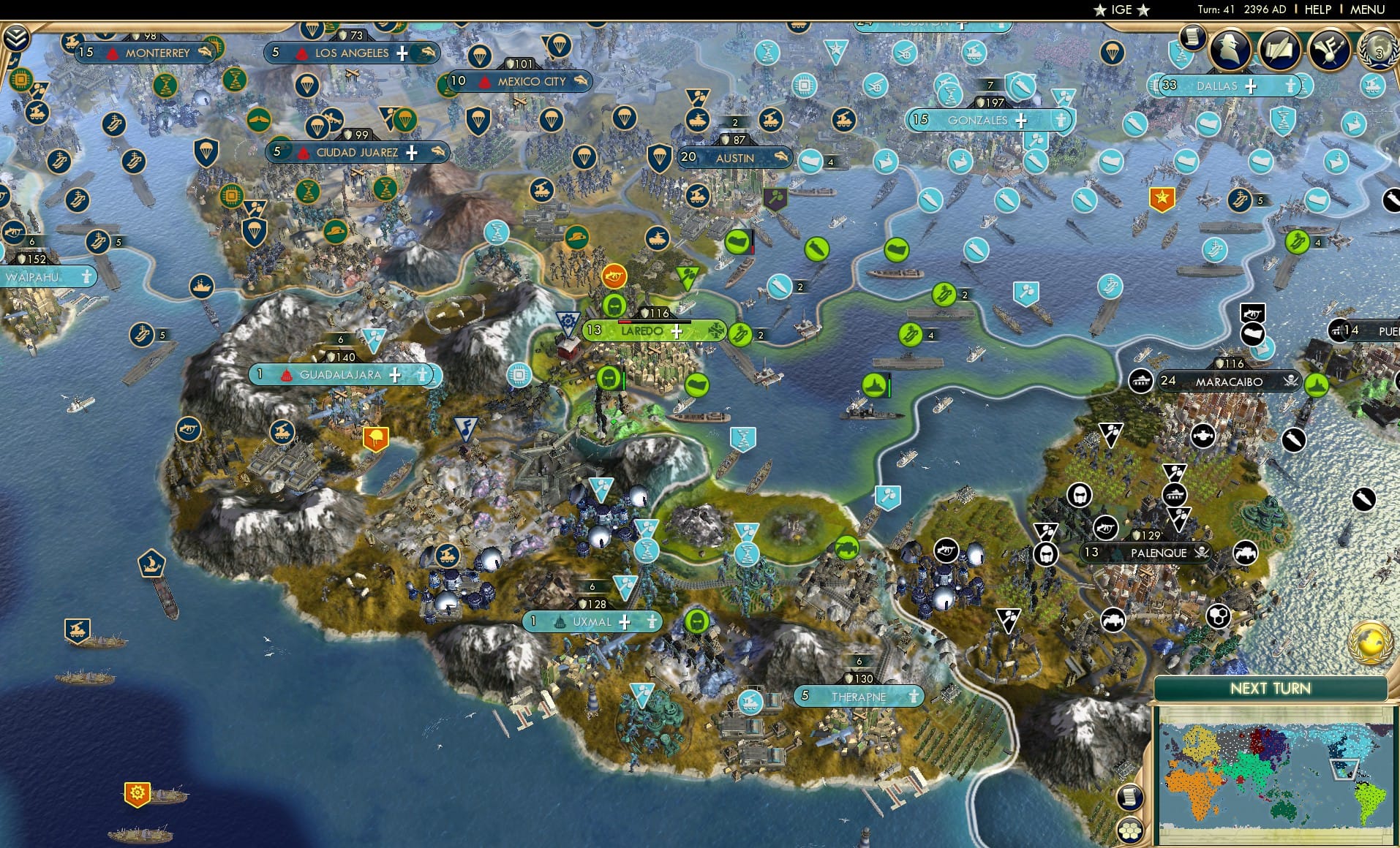Toggle Ciudad Juarez's plus button

(x=413, y=153)
